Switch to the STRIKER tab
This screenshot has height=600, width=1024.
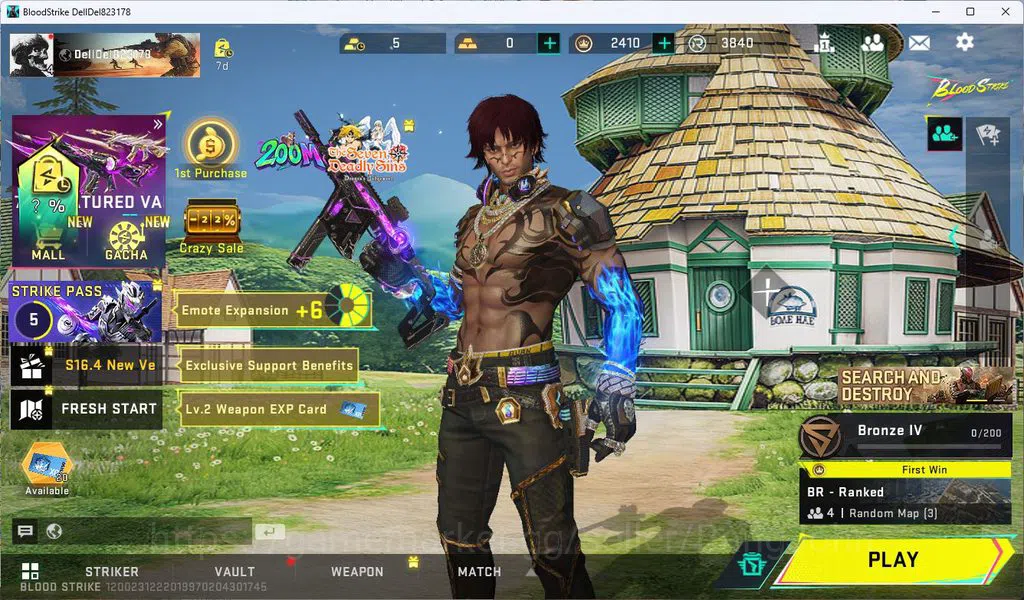click(x=111, y=572)
